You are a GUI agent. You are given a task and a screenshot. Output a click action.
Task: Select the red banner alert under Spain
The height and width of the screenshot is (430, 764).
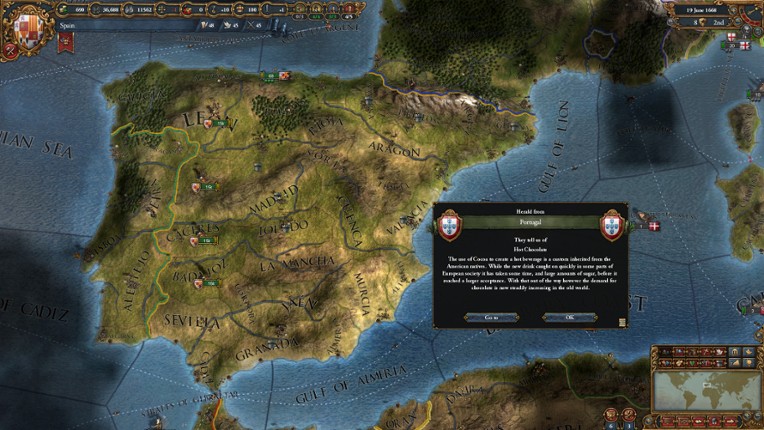point(66,41)
